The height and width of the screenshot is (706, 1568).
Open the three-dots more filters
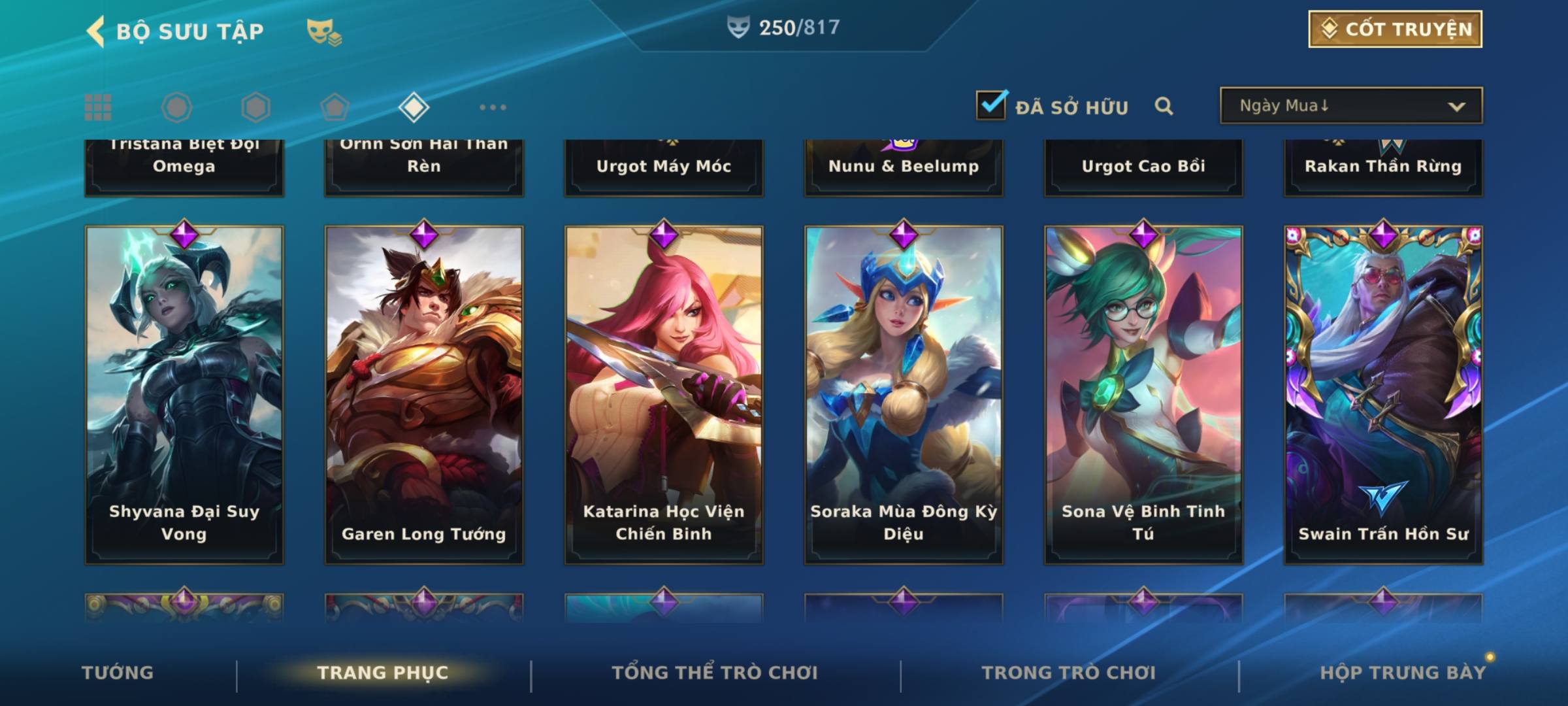click(x=493, y=107)
